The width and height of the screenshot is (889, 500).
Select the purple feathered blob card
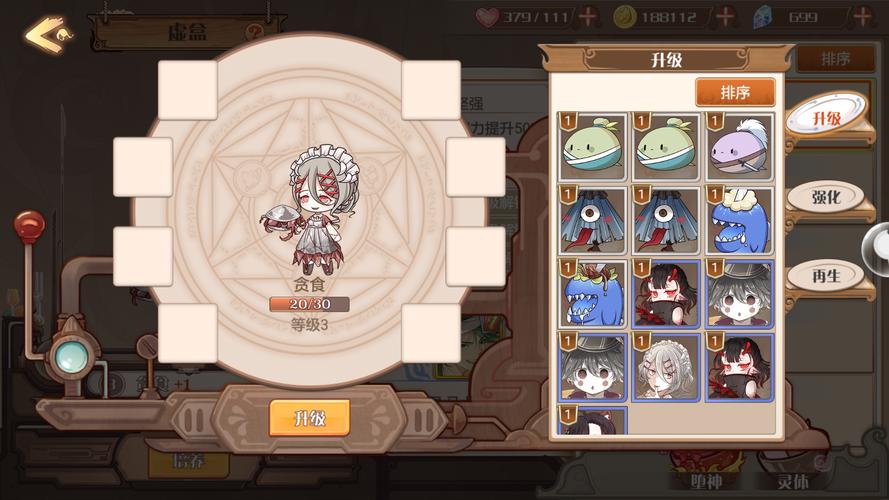tap(740, 146)
